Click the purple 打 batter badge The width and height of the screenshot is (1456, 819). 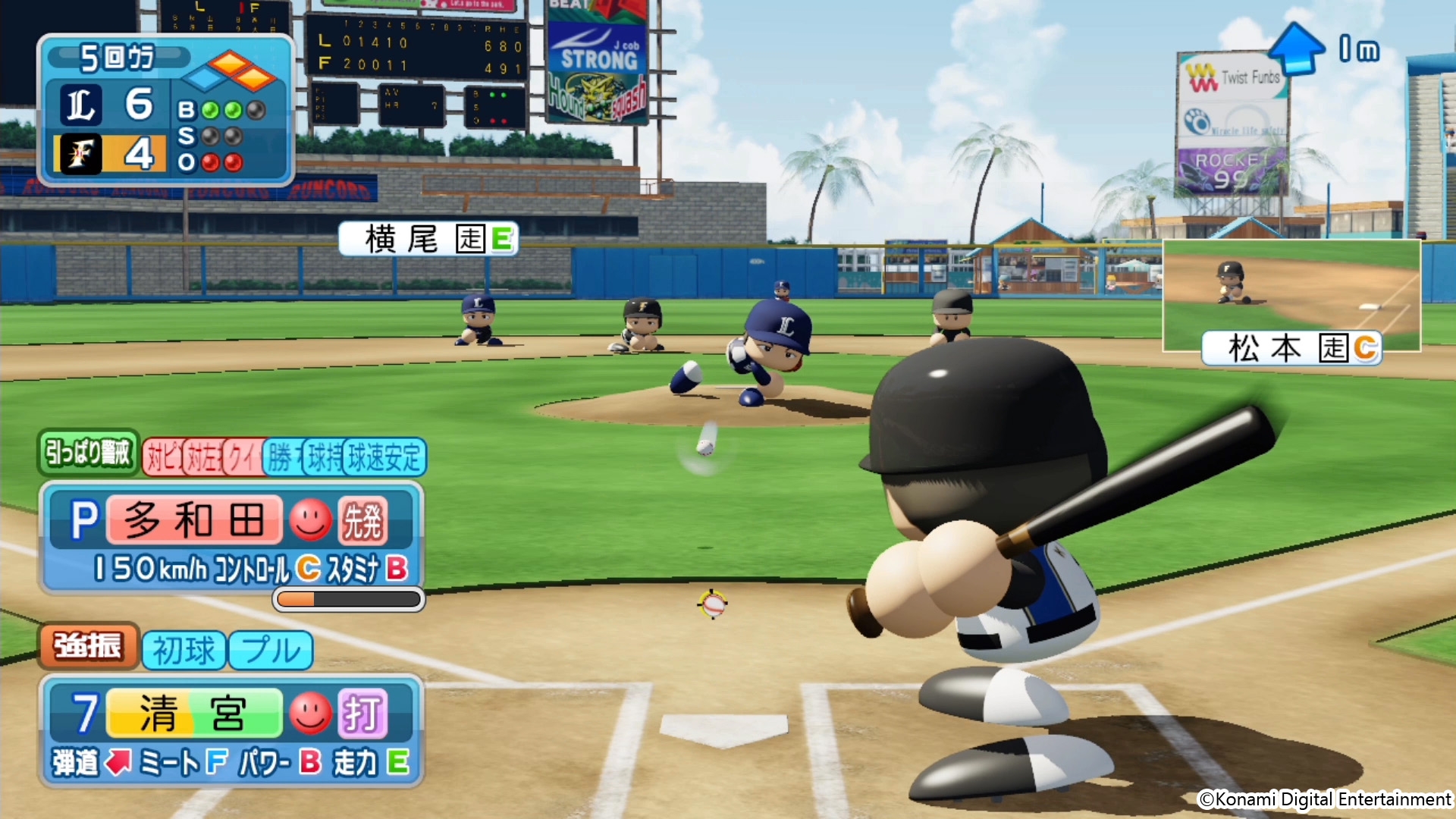pos(362,714)
